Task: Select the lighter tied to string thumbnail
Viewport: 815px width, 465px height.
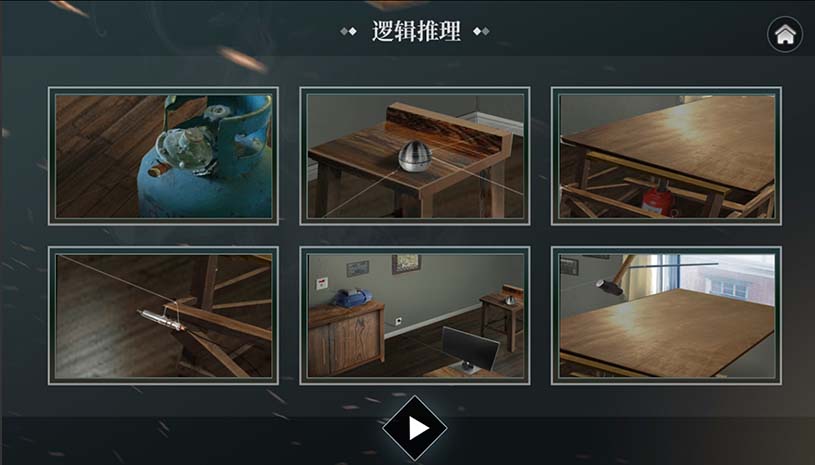Action: click(163, 315)
